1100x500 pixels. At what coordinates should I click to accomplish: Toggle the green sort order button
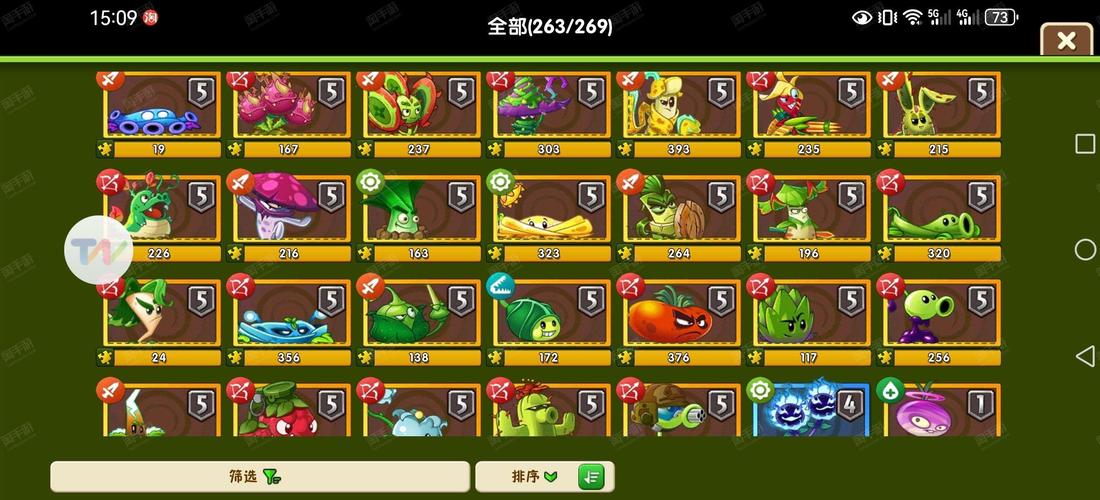click(593, 476)
